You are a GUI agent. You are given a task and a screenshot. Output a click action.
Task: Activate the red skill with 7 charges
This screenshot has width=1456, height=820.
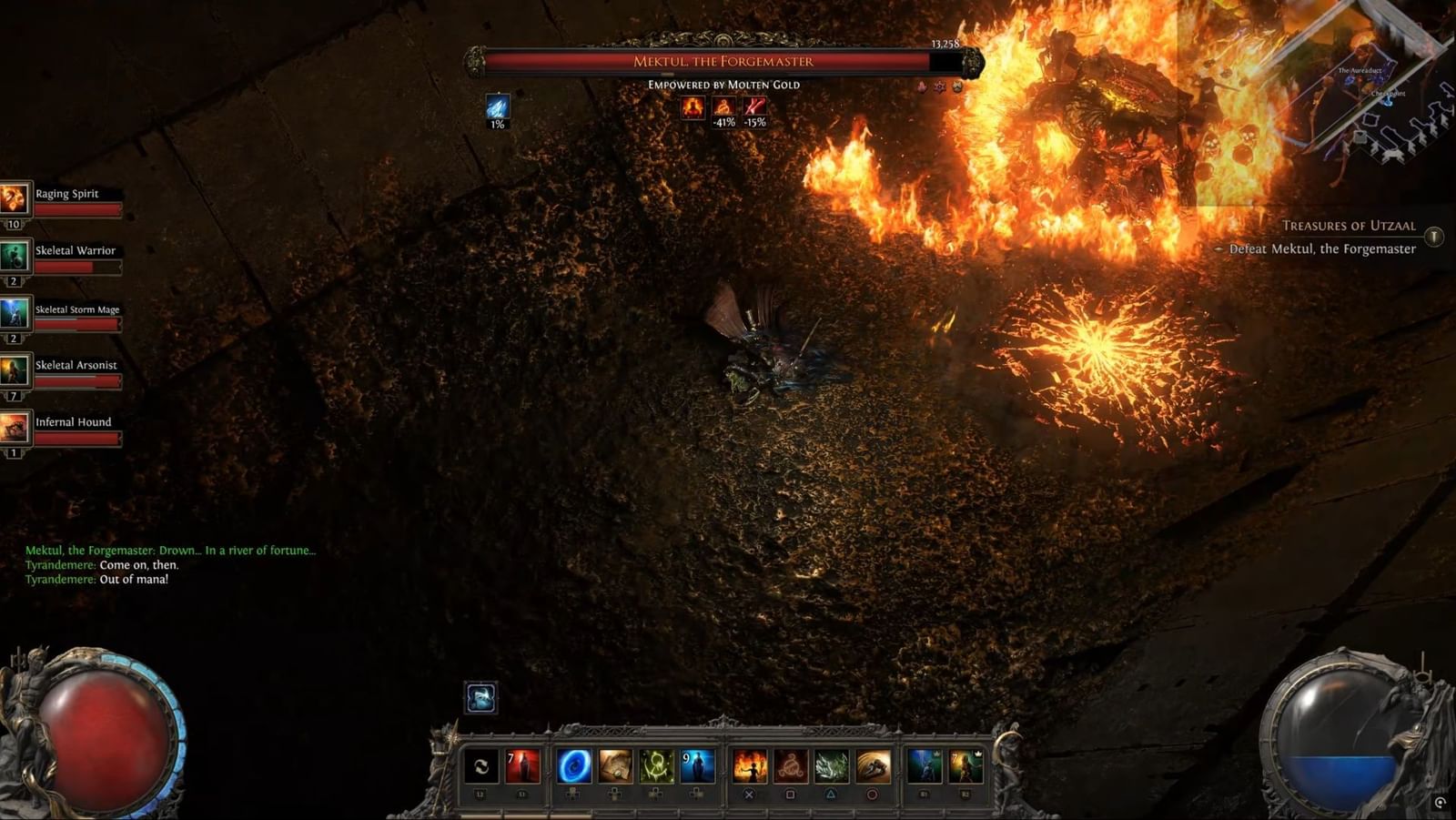pyautogui.click(x=522, y=766)
